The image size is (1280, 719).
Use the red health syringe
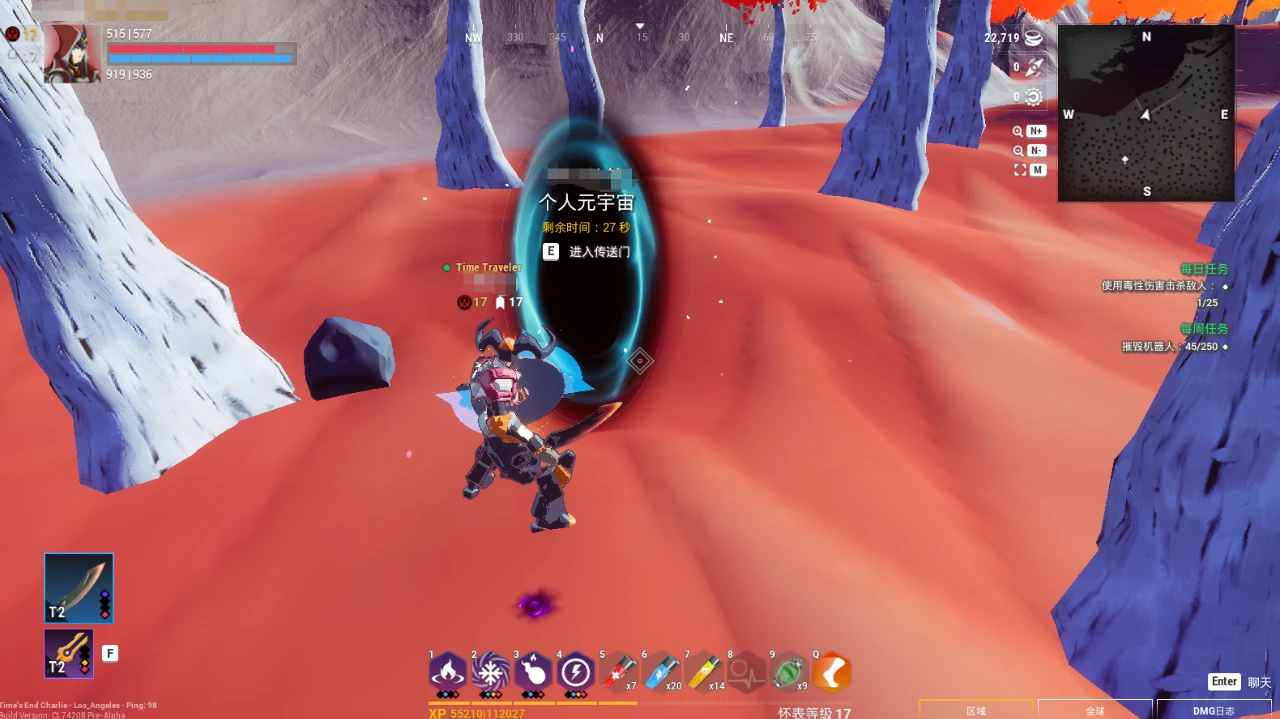click(x=618, y=672)
